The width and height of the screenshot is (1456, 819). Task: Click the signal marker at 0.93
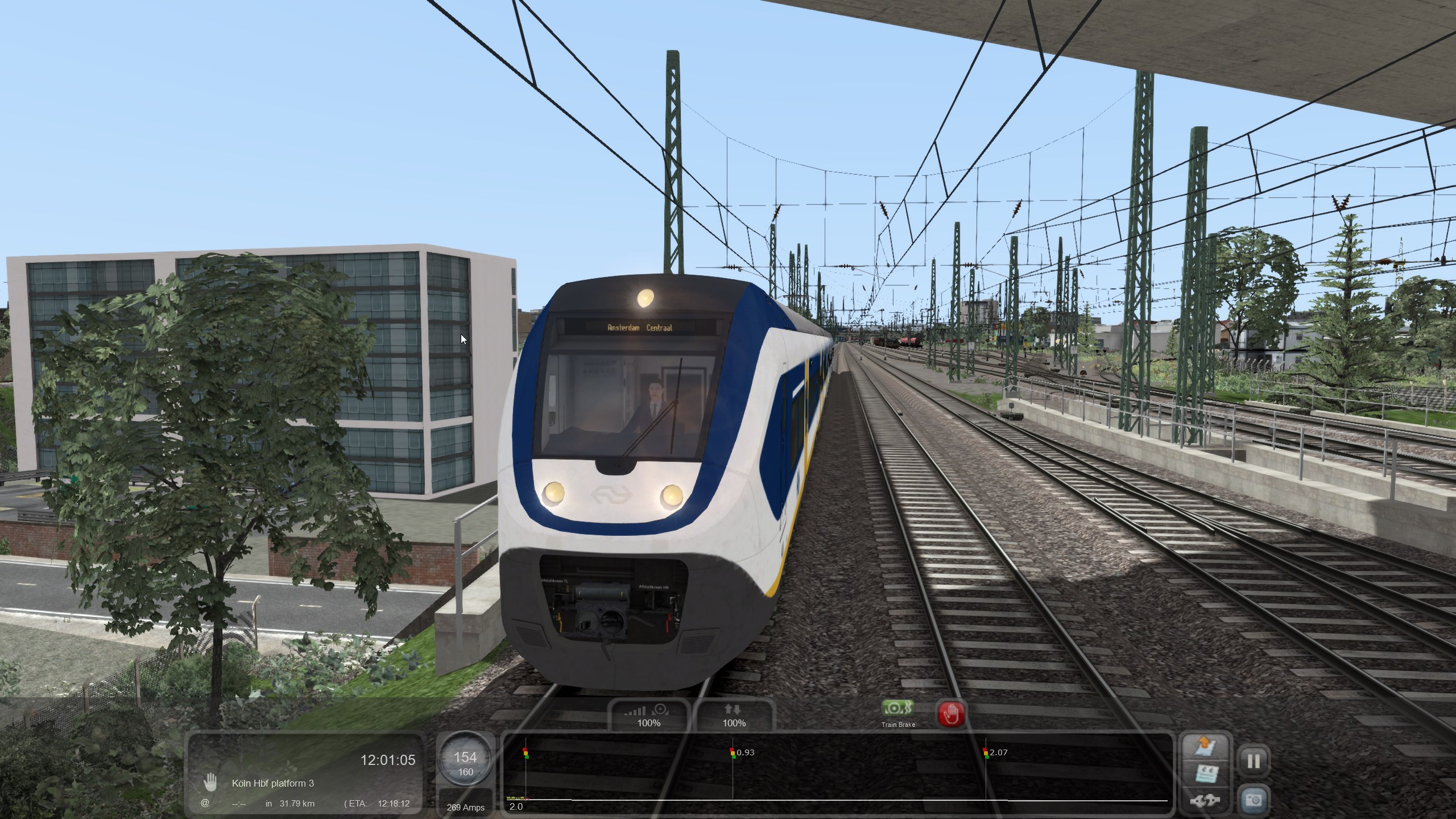point(733,753)
